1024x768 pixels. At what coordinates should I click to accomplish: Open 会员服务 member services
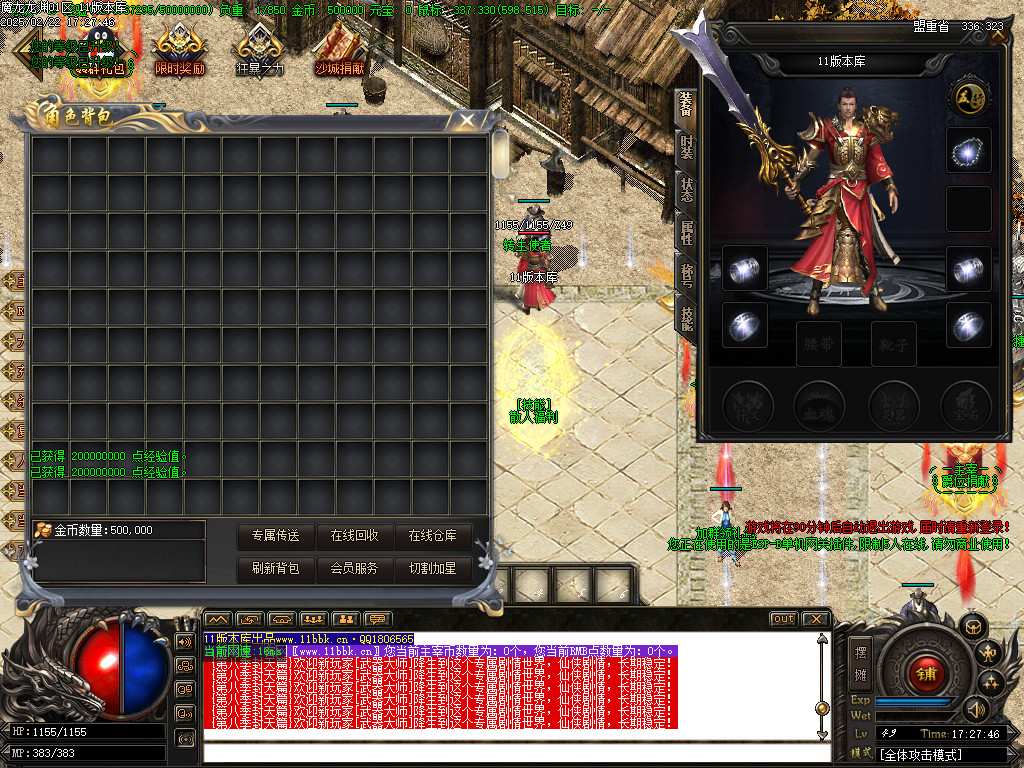[x=355, y=568]
